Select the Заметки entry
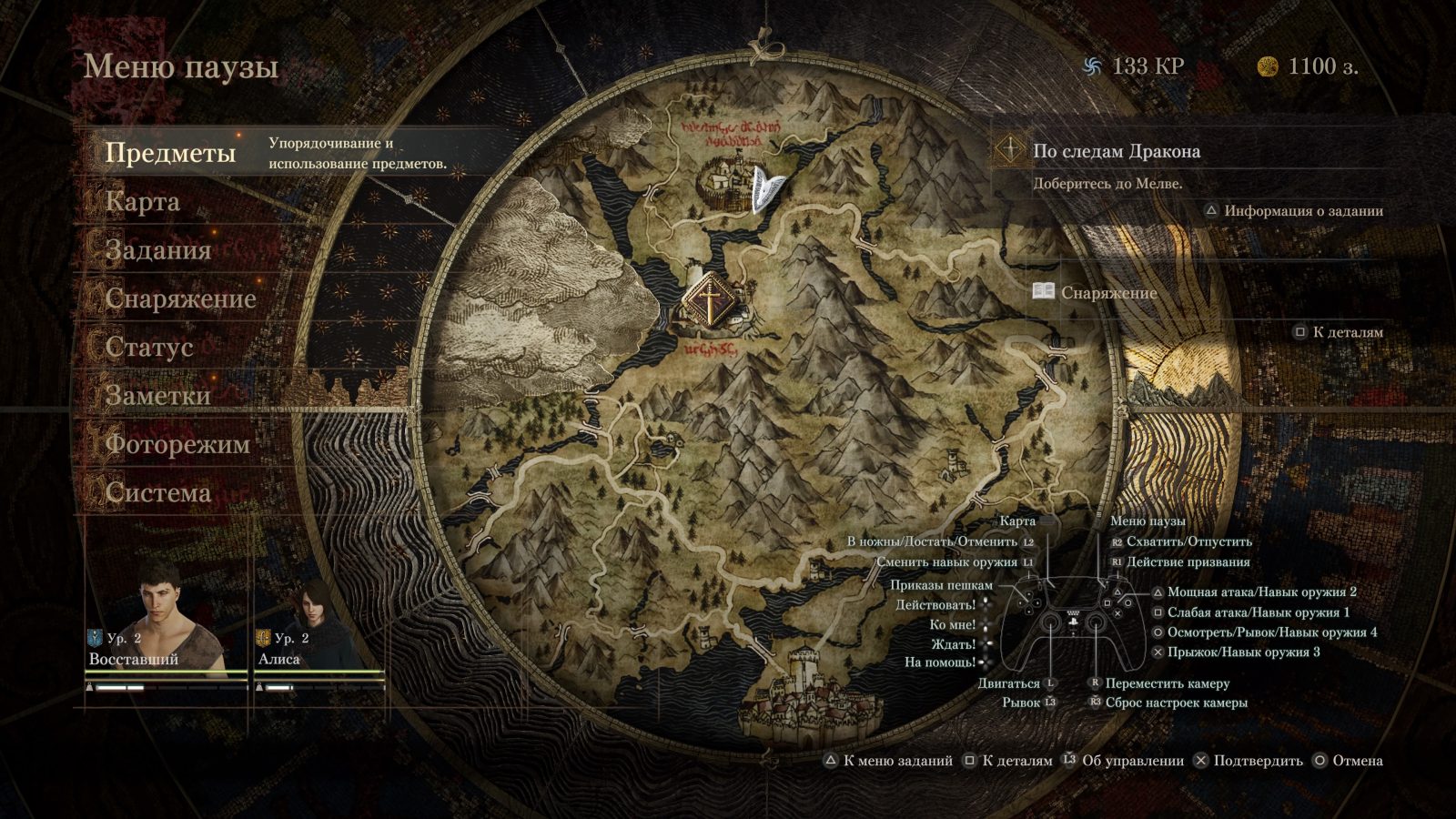Viewport: 1456px width, 819px height. [158, 395]
